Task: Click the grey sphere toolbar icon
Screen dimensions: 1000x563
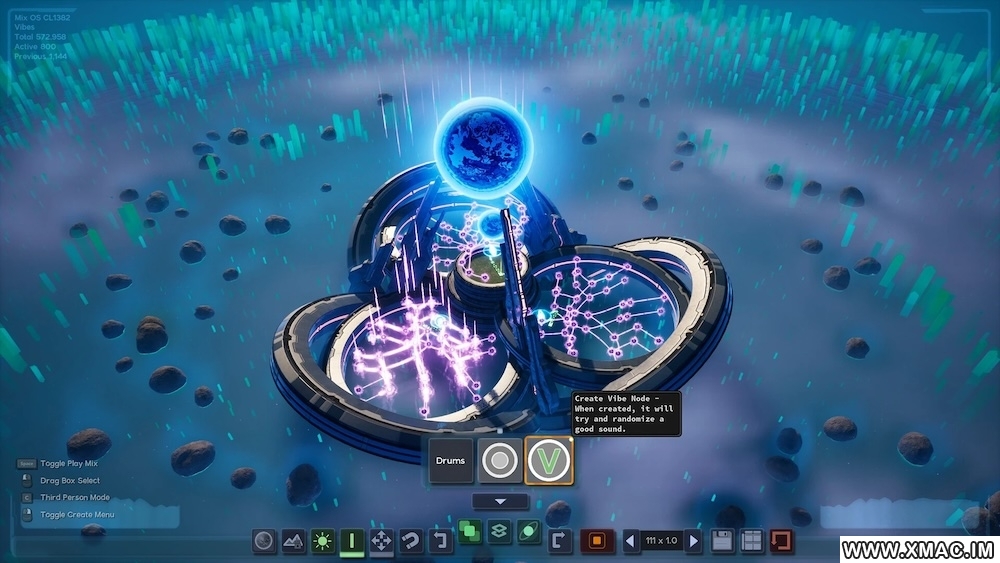Action: tap(263, 541)
